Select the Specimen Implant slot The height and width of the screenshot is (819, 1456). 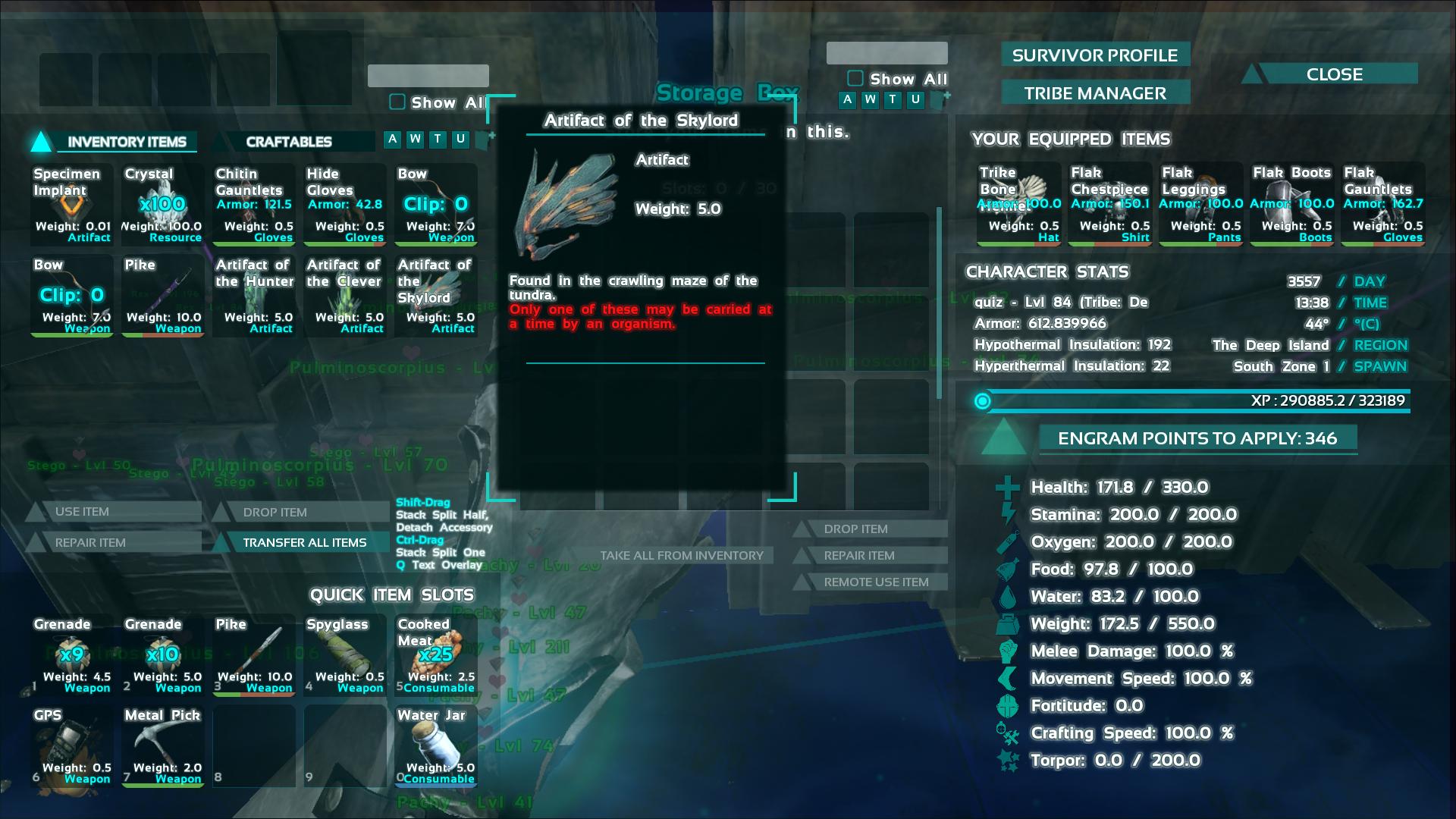(x=72, y=205)
